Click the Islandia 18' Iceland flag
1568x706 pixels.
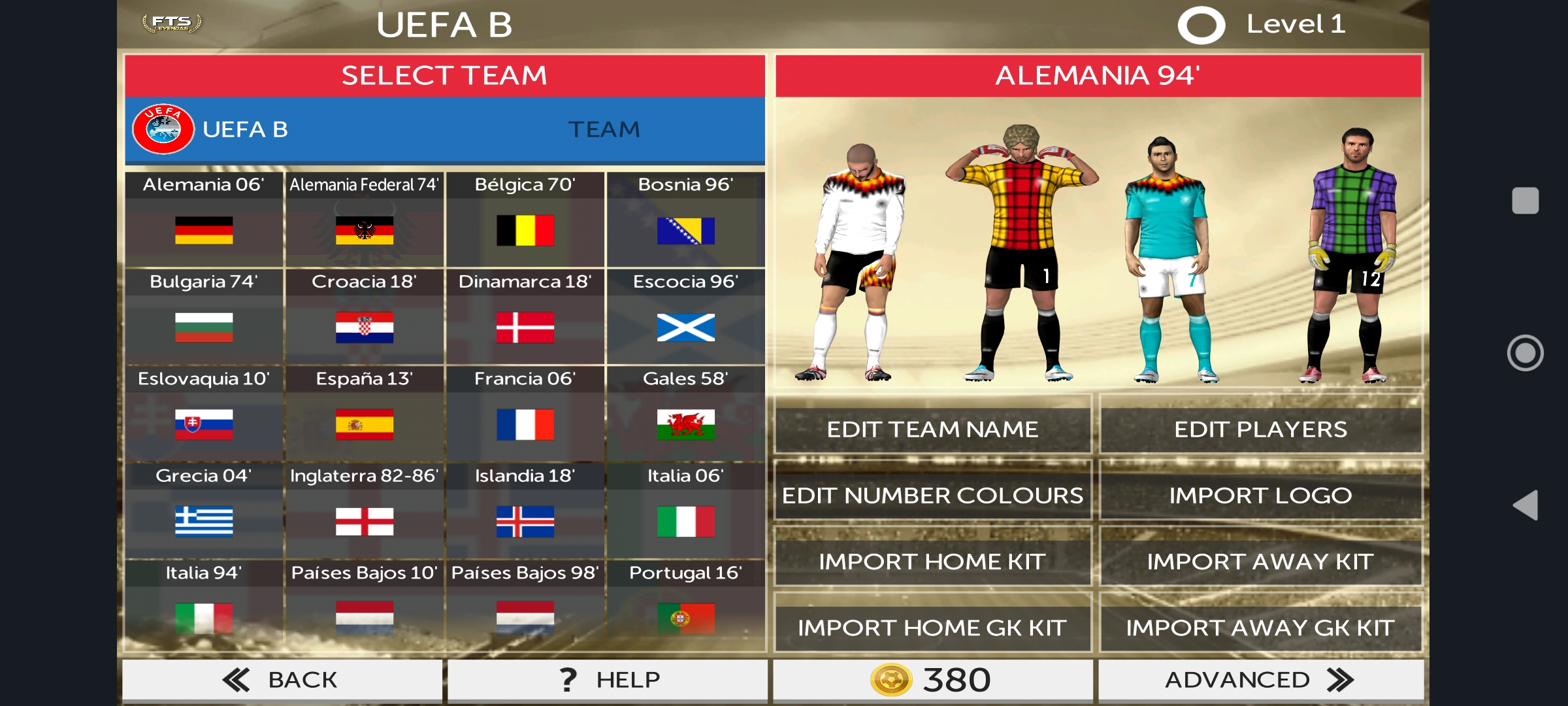click(x=525, y=522)
